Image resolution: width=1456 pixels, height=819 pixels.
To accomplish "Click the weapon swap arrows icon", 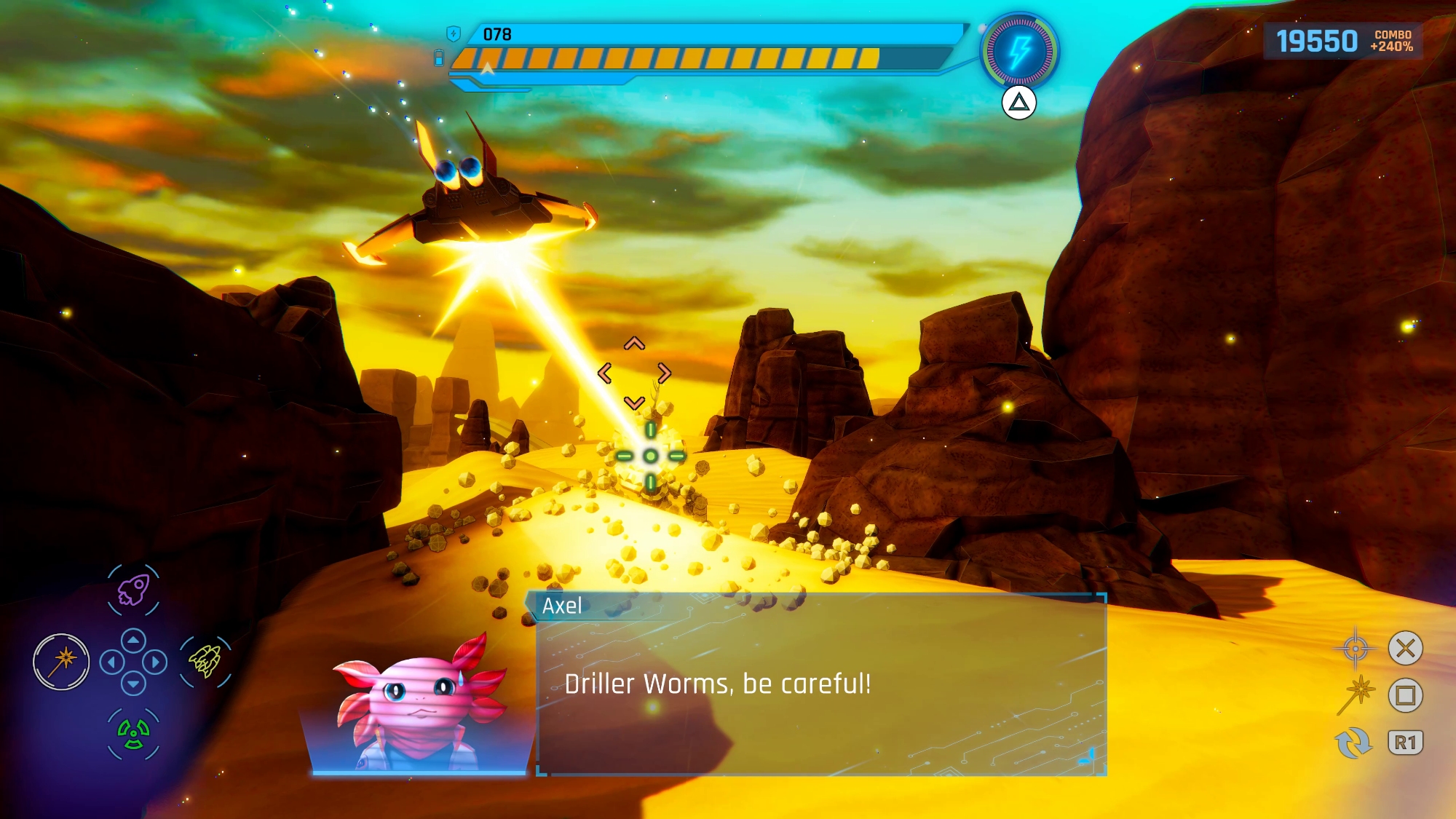I will tap(1353, 743).
